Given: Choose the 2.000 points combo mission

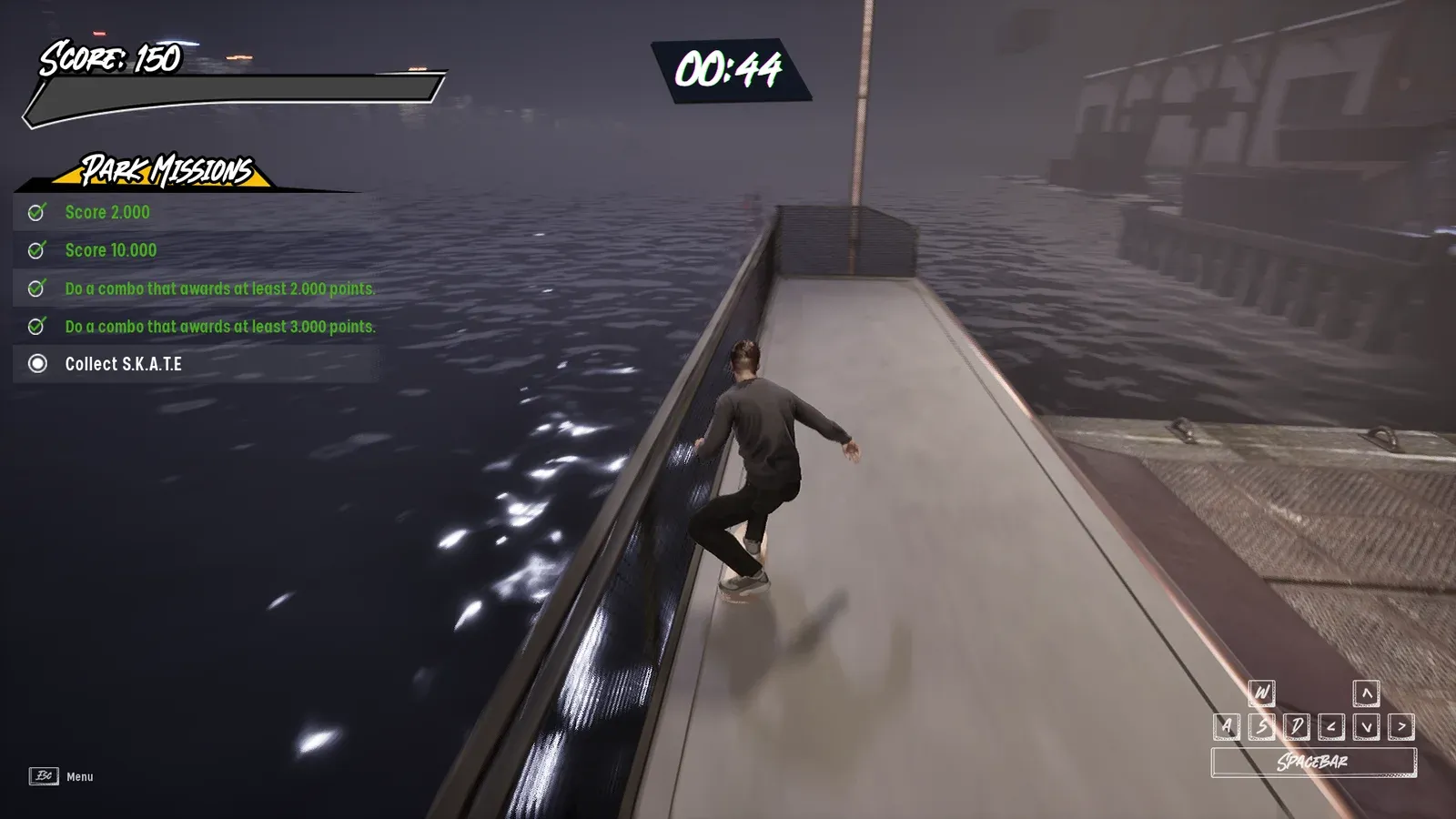Looking at the screenshot, I should [218, 288].
